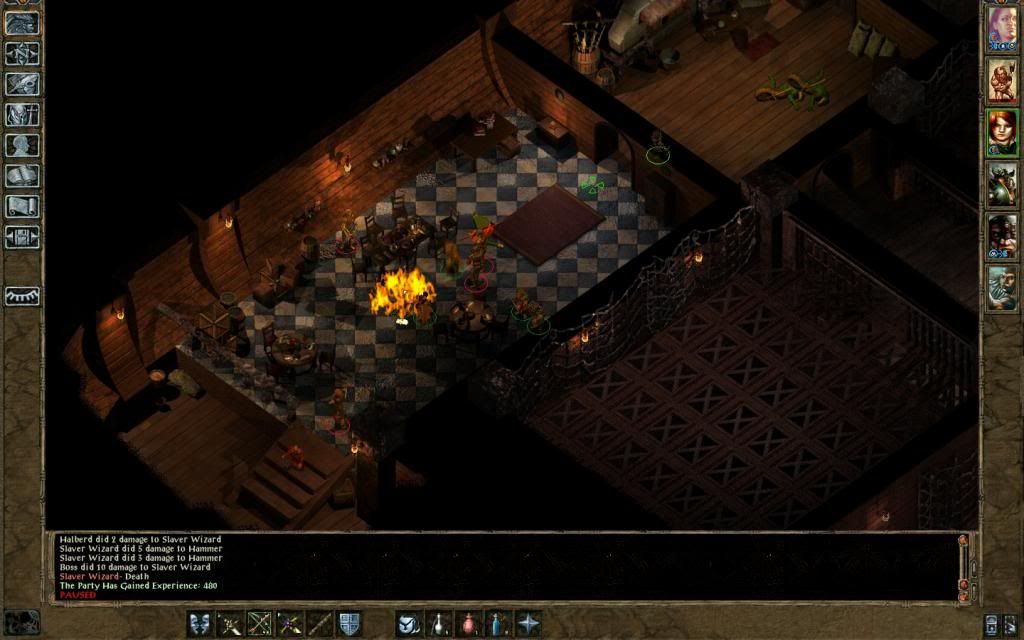
Task: Open the star special abilities button
Action: pos(528,623)
